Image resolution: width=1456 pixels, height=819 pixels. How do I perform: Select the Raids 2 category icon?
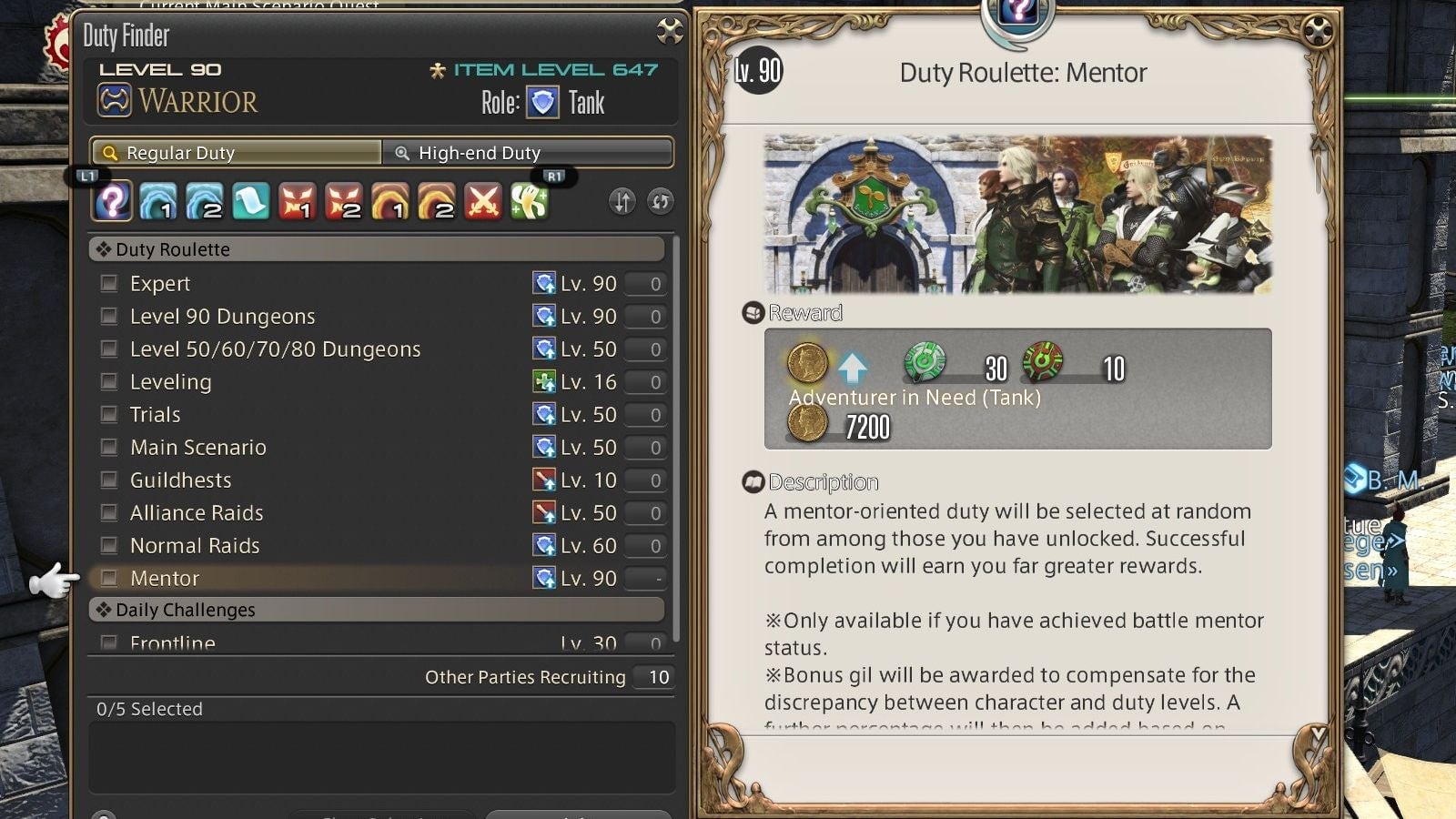coord(344,200)
